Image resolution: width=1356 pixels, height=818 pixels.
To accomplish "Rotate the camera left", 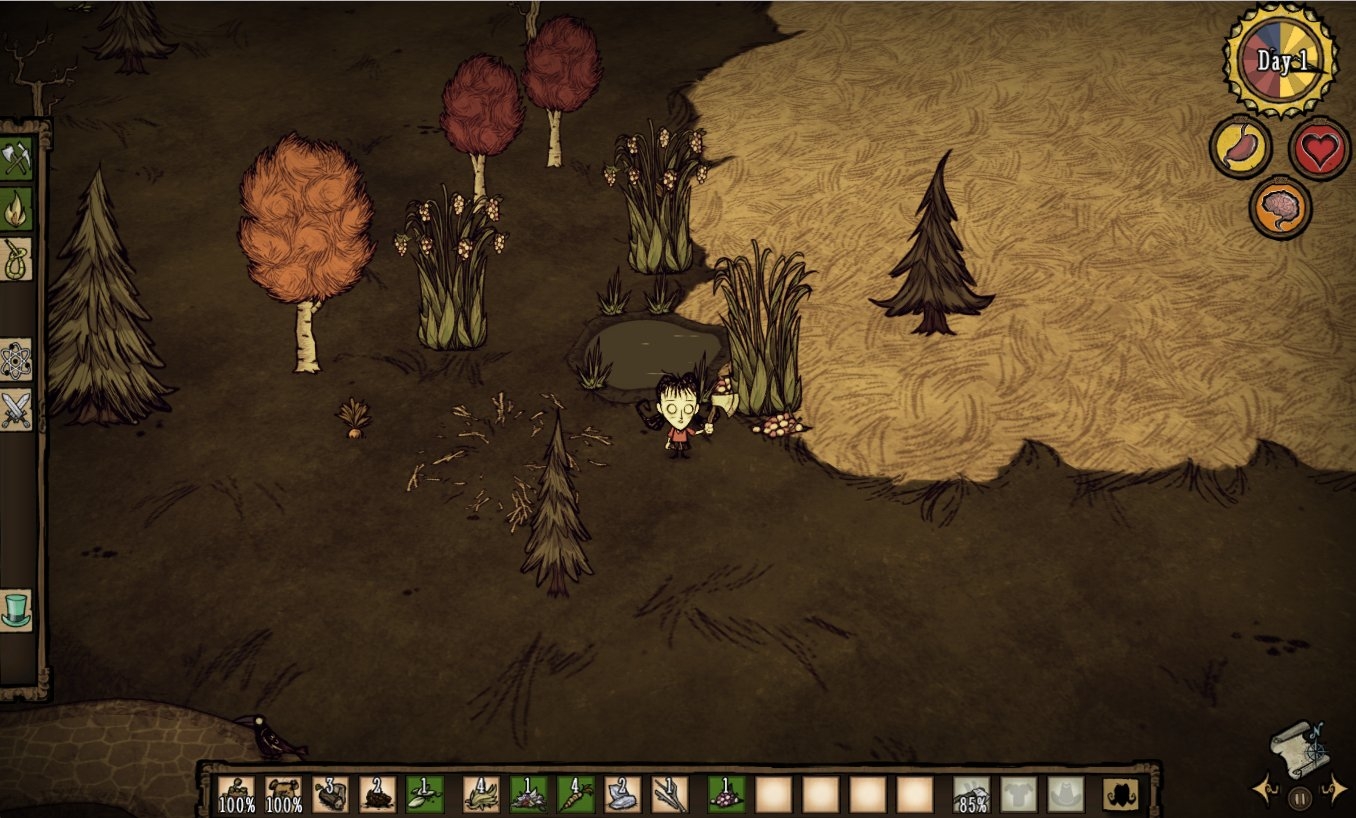I will pyautogui.click(x=1265, y=790).
